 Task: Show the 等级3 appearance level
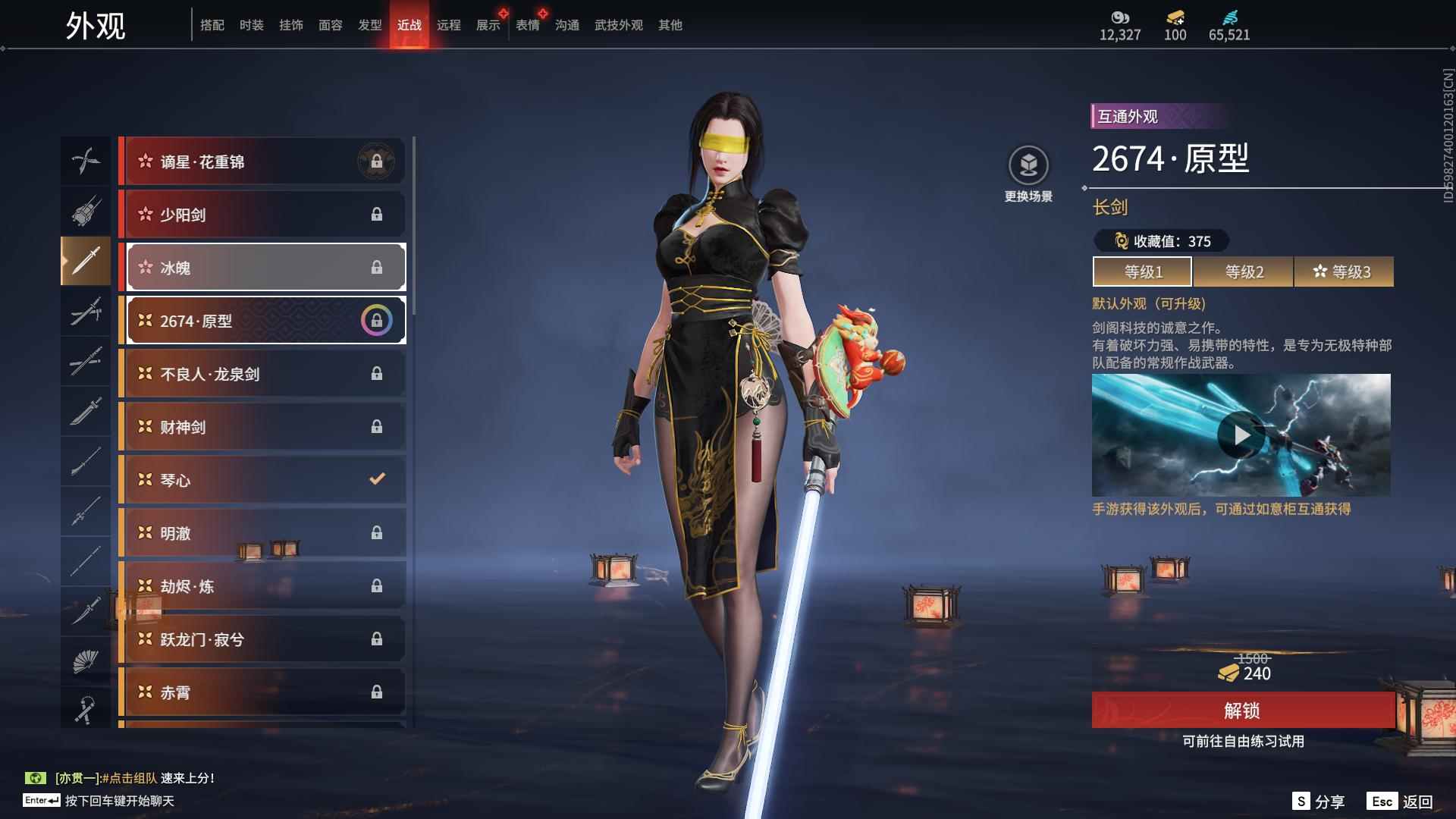click(1343, 271)
